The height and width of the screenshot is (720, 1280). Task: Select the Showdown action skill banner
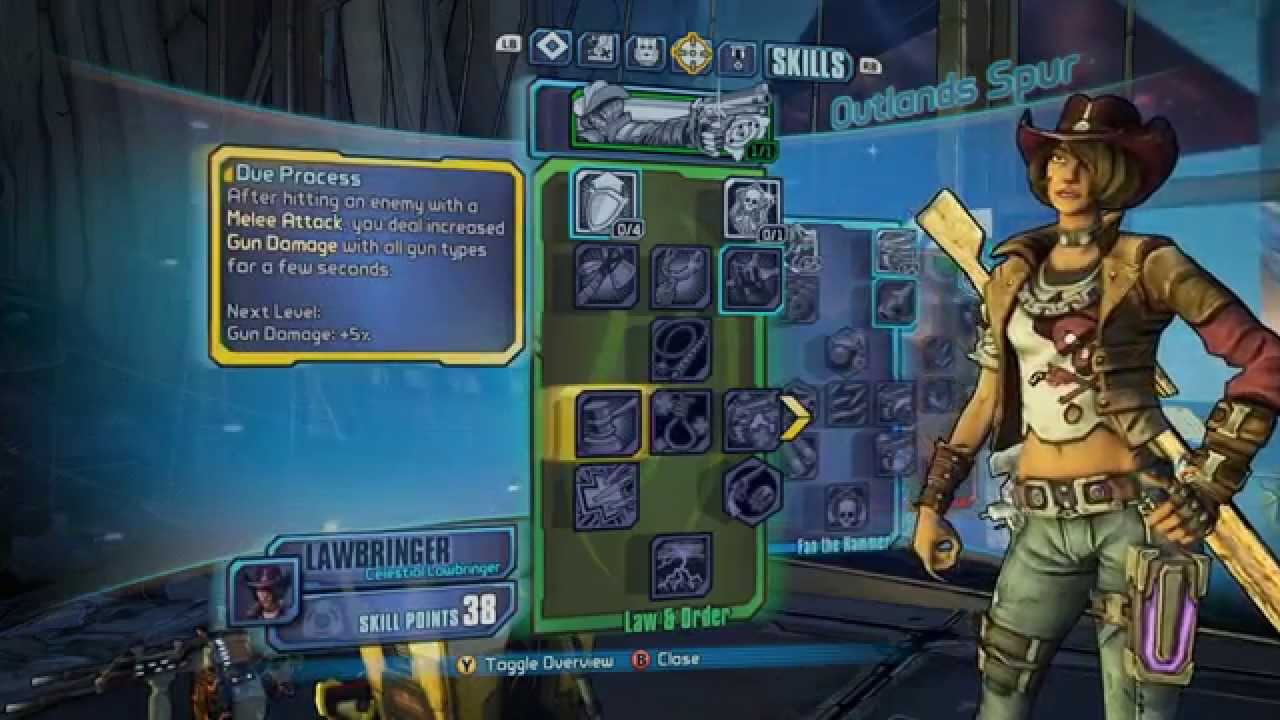(x=670, y=119)
